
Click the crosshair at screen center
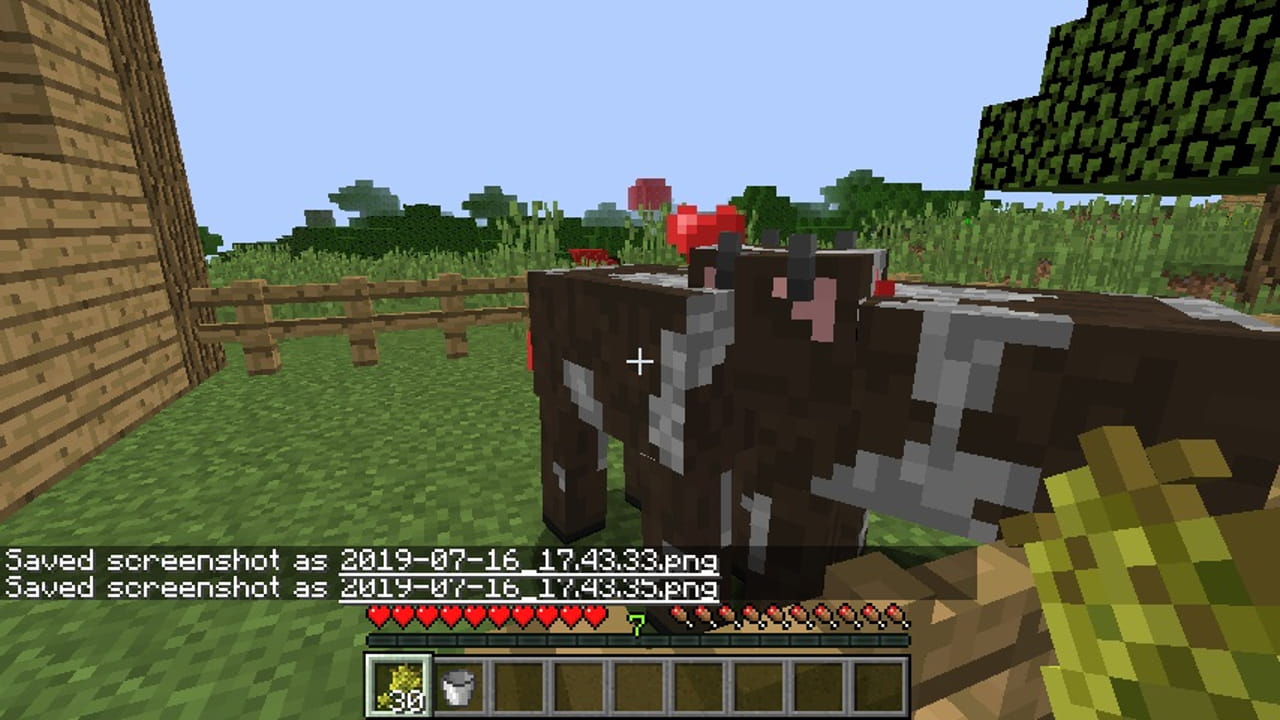(640, 360)
